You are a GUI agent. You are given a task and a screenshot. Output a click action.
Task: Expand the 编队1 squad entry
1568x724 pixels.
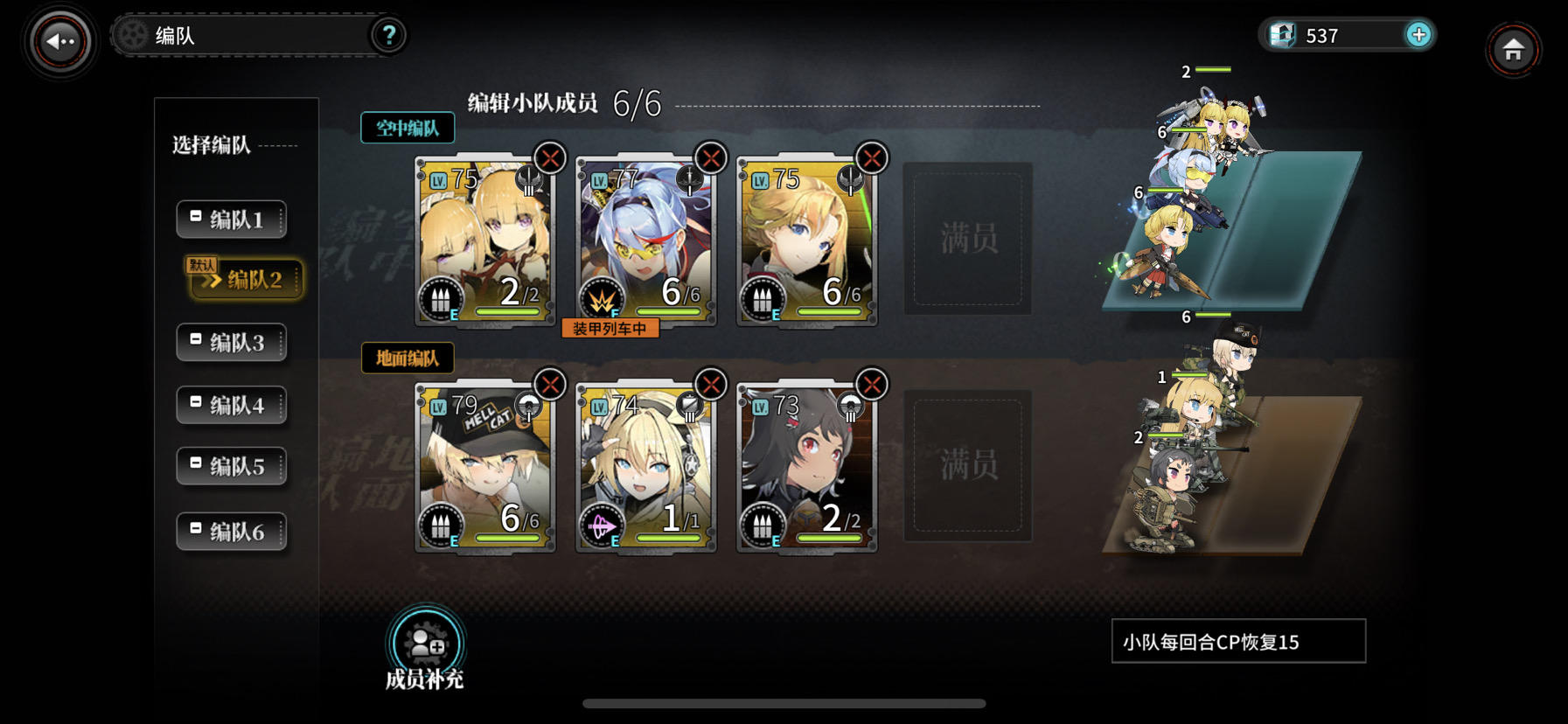(x=231, y=219)
